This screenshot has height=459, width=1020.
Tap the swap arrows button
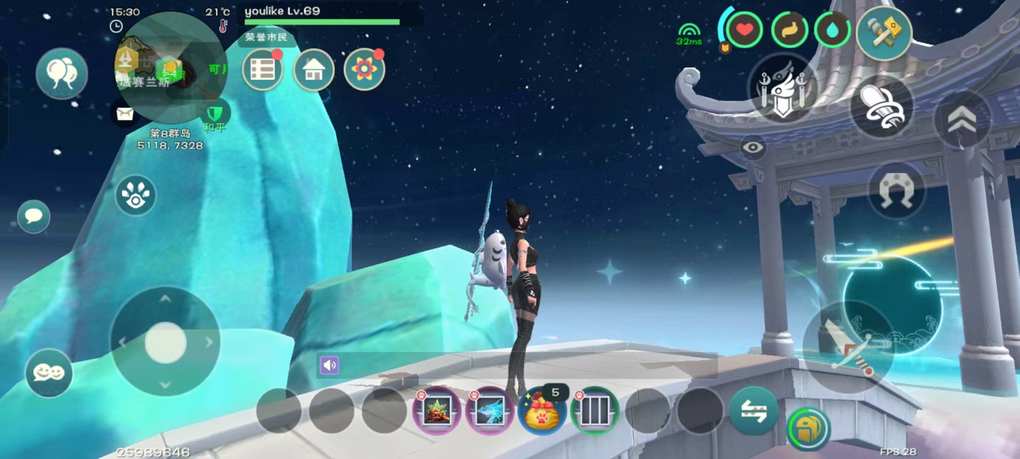[753, 412]
